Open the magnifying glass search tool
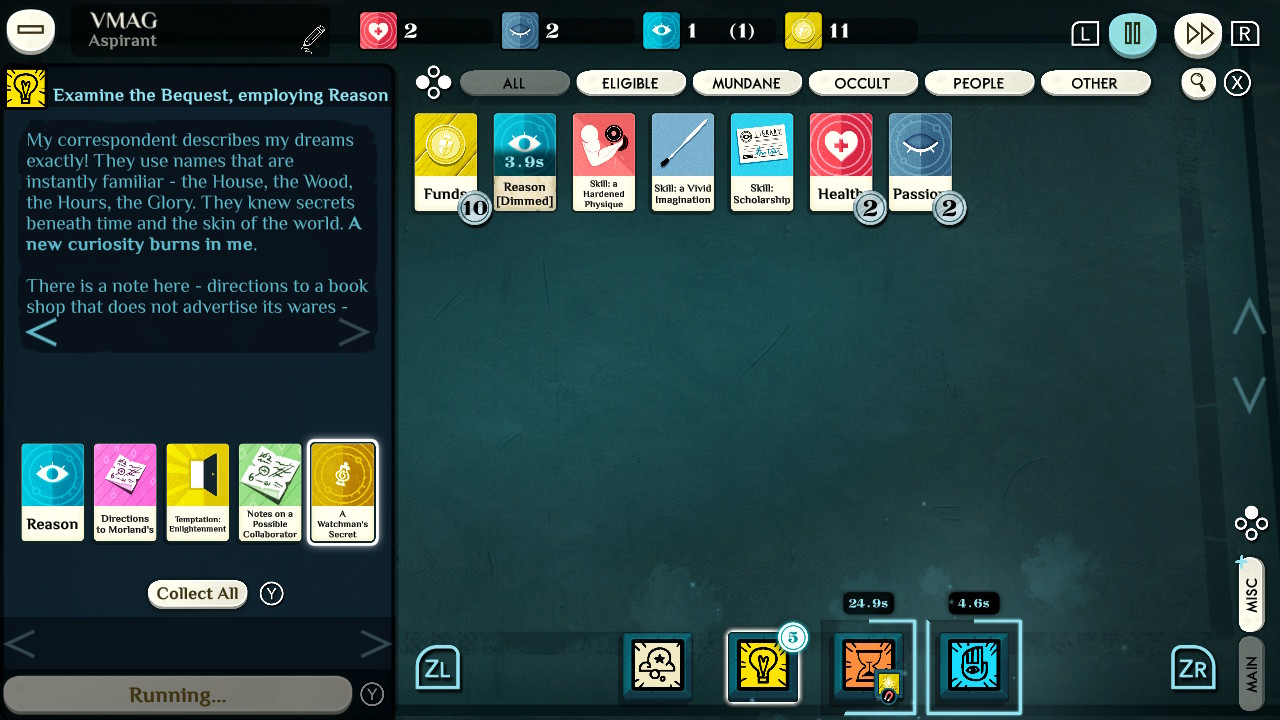This screenshot has width=1280, height=720. (x=1198, y=83)
